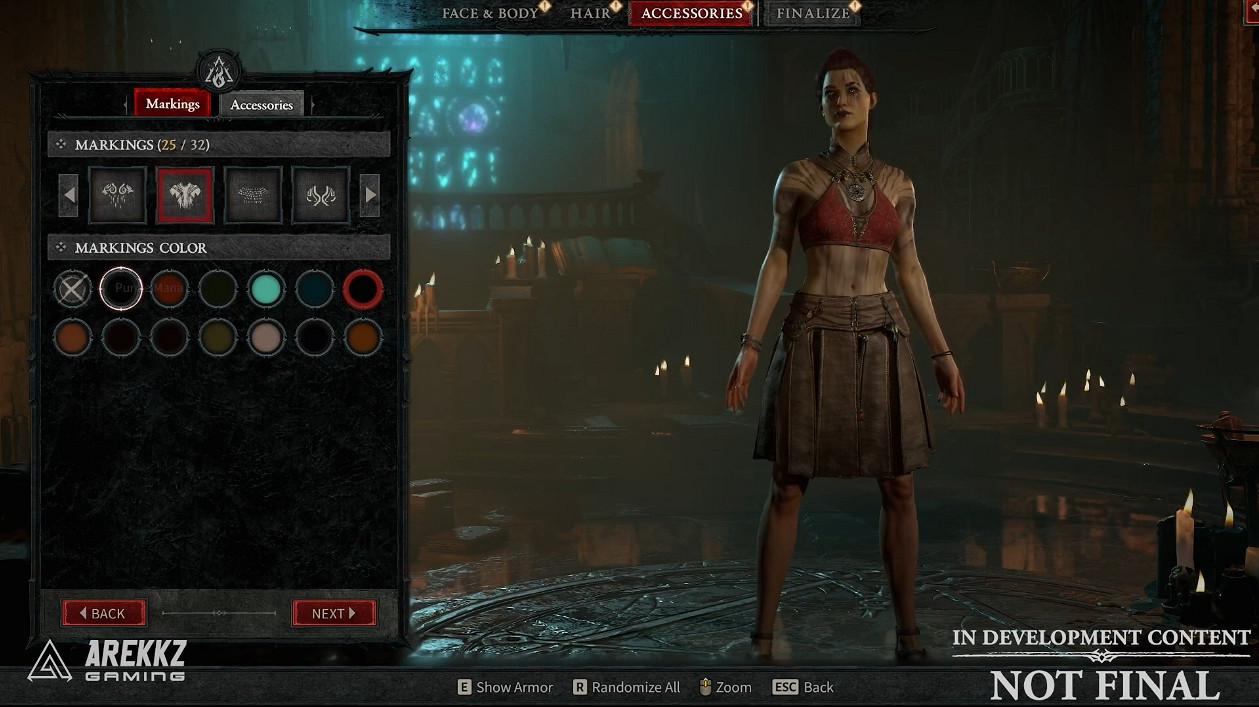Select the red-ringed black color swatch
Screen dimensions: 1259x707
(x=363, y=289)
